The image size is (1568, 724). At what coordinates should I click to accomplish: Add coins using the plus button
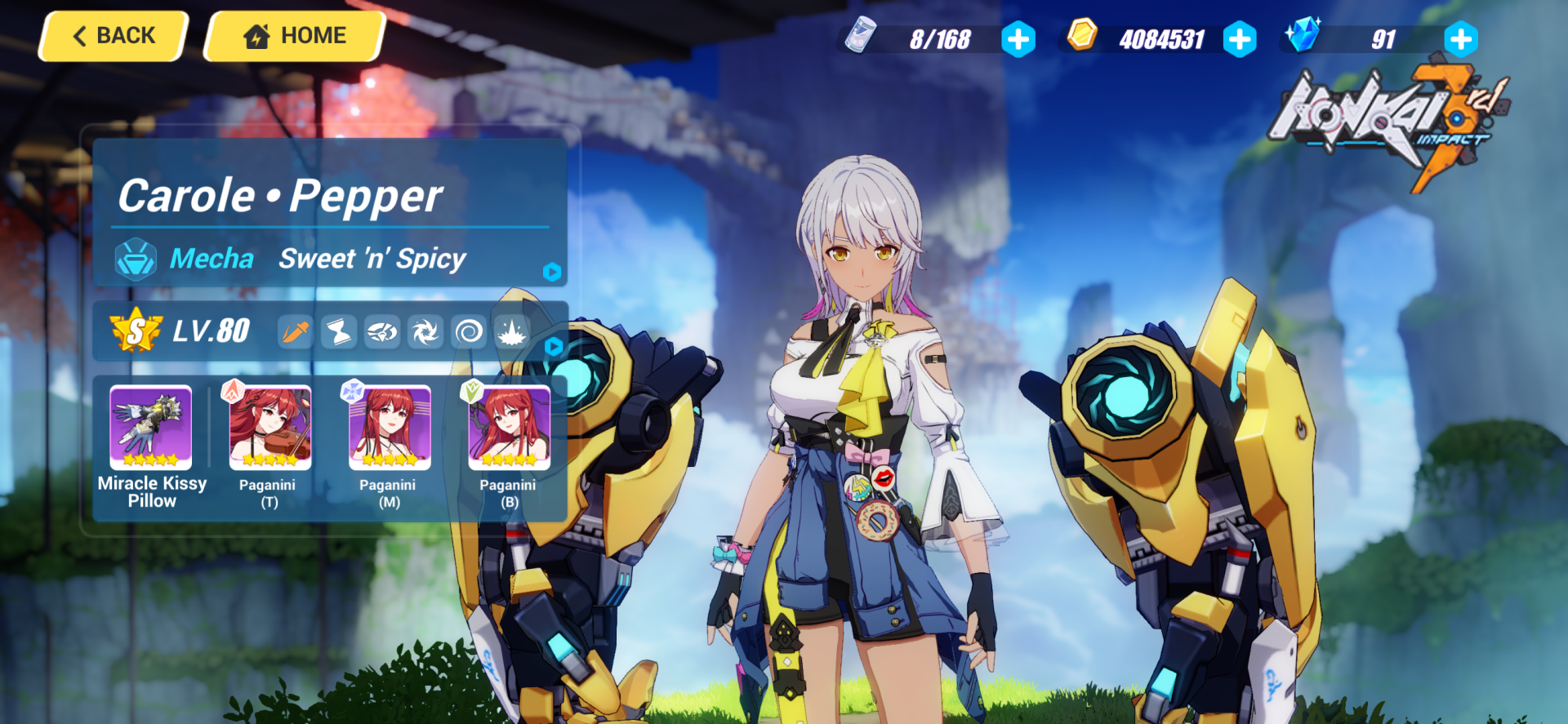coord(1240,39)
